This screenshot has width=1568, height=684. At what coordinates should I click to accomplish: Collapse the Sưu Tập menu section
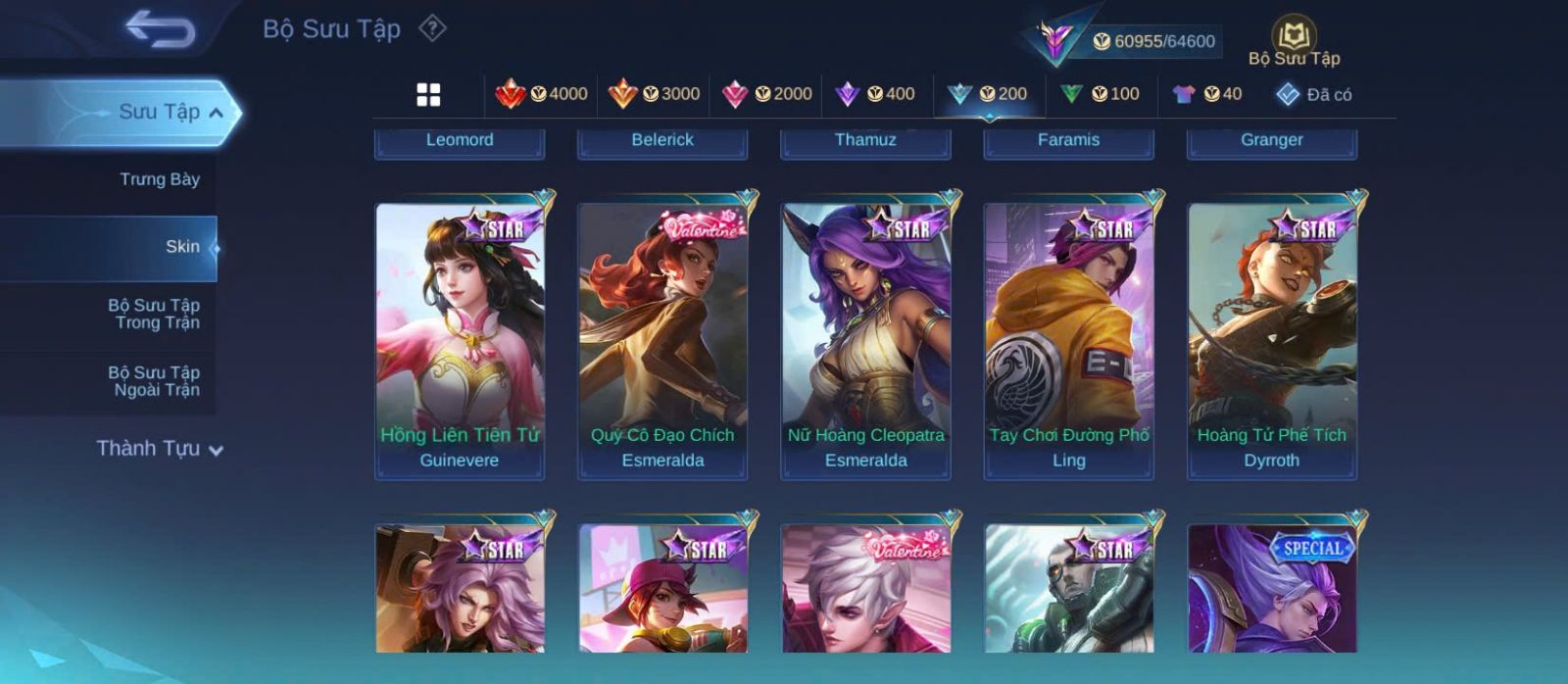click(x=216, y=113)
